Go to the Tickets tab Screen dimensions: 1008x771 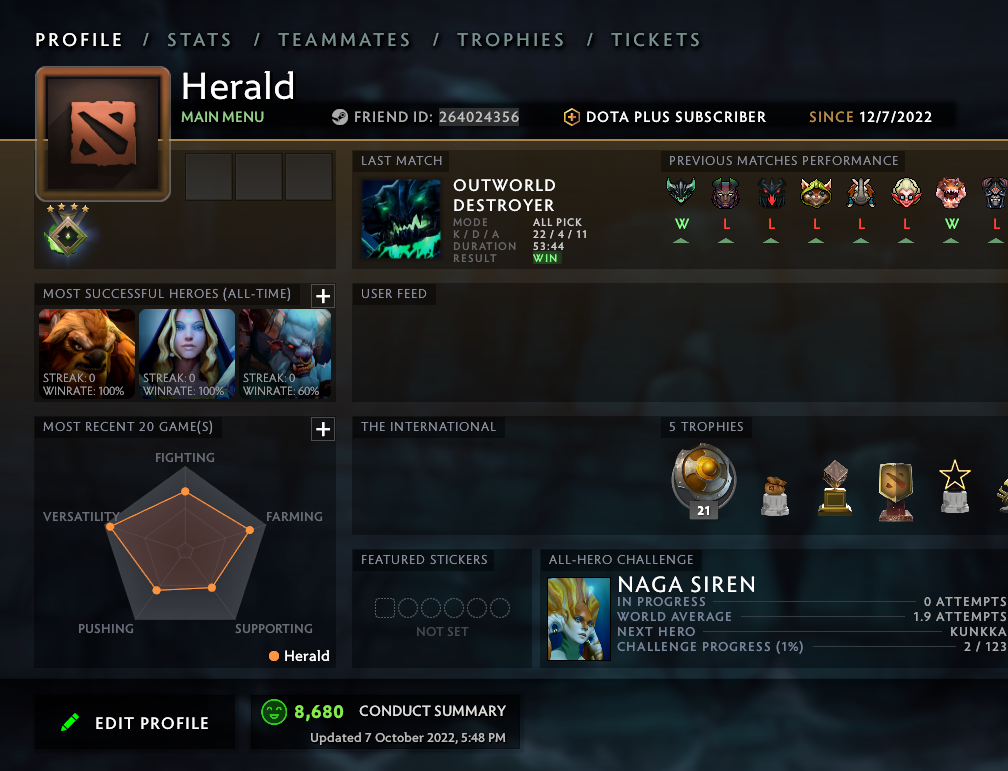(655, 40)
